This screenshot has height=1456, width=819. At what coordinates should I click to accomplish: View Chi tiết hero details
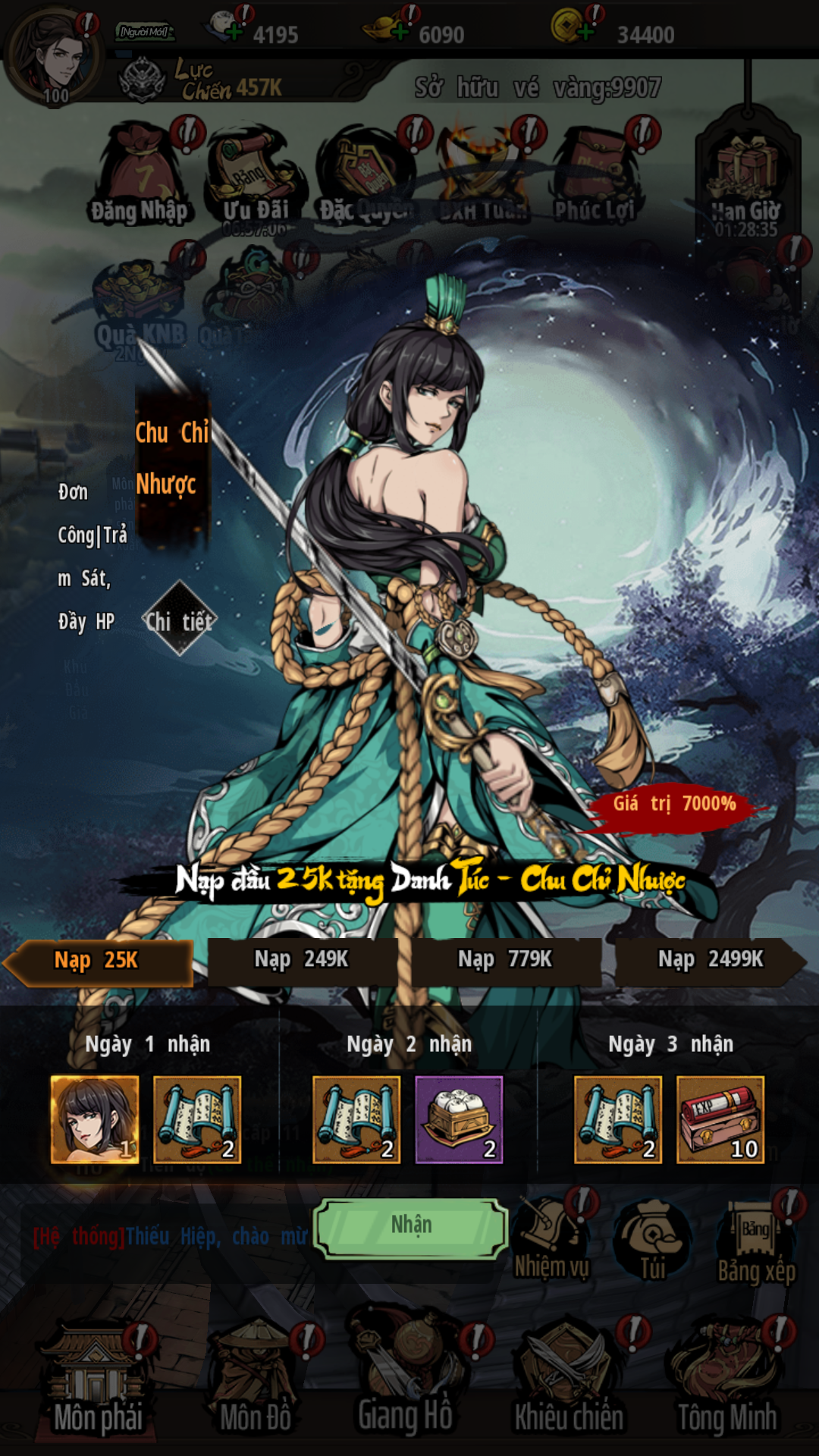point(180,622)
